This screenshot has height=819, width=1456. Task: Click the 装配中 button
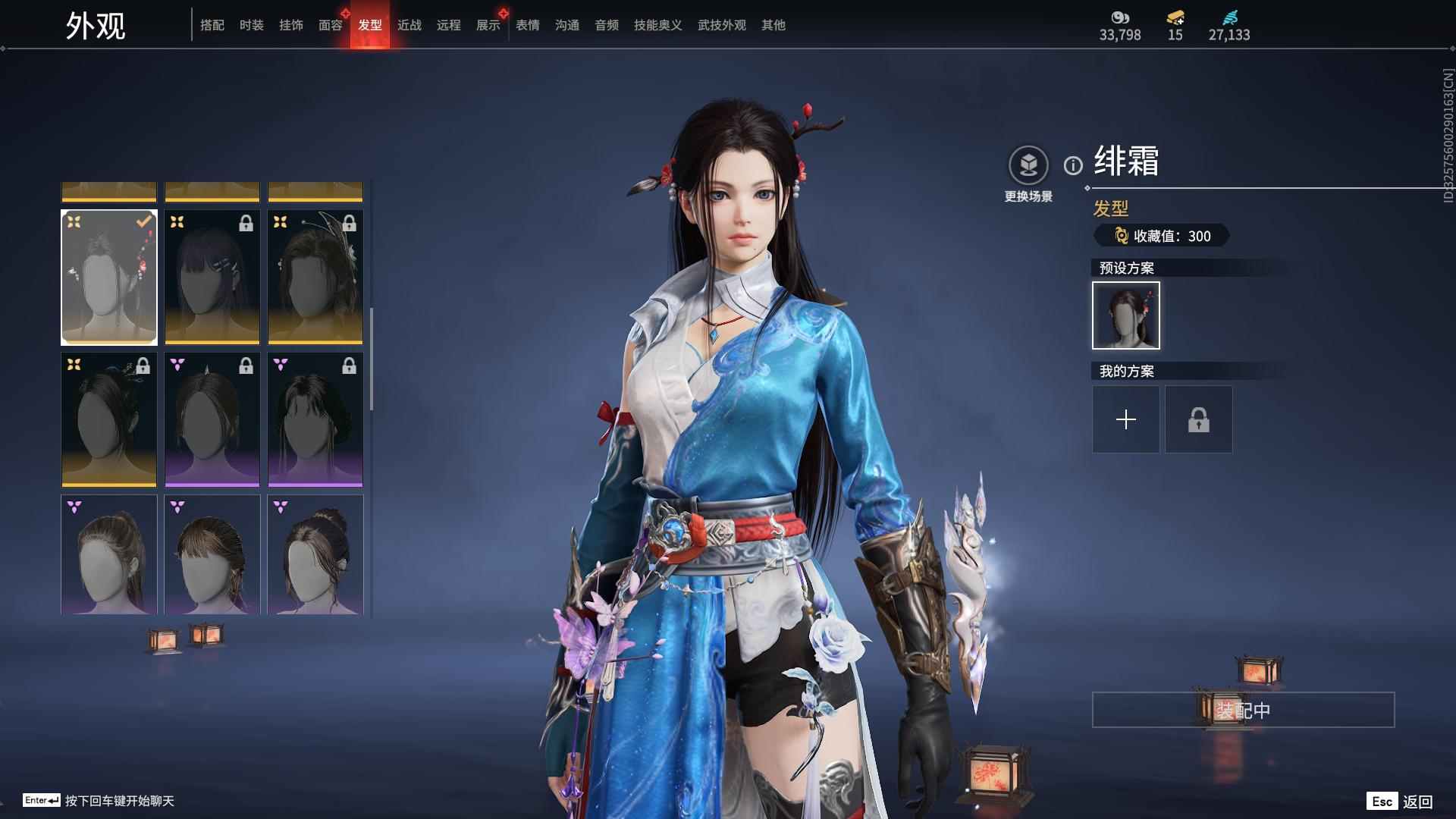[1243, 710]
